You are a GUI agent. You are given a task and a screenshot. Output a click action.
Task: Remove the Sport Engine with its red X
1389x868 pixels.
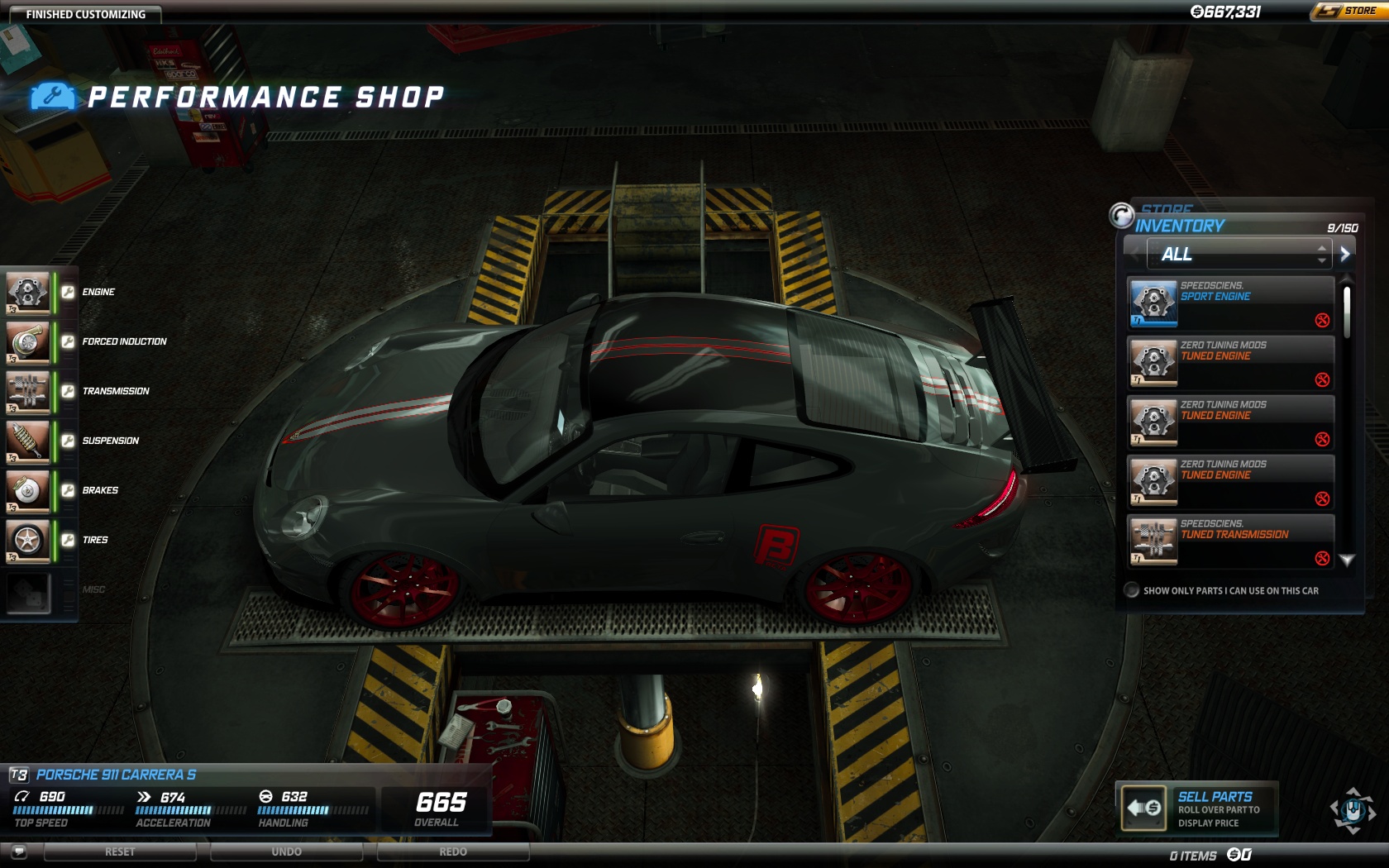click(1322, 321)
